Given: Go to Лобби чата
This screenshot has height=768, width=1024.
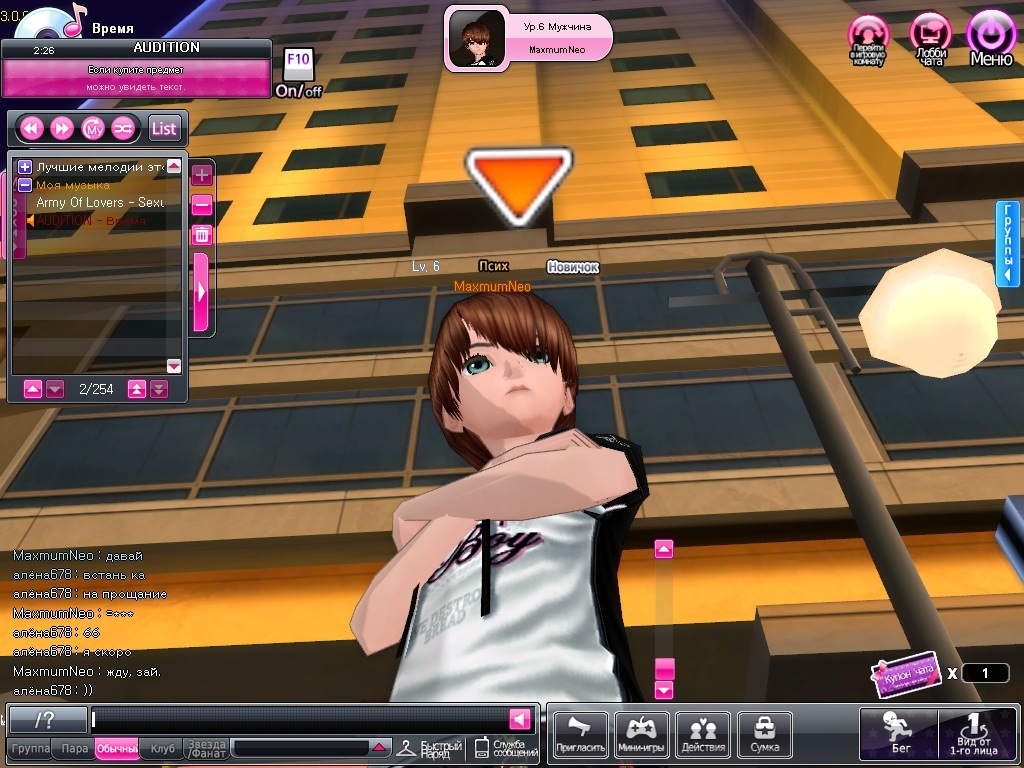Looking at the screenshot, I should (930, 38).
